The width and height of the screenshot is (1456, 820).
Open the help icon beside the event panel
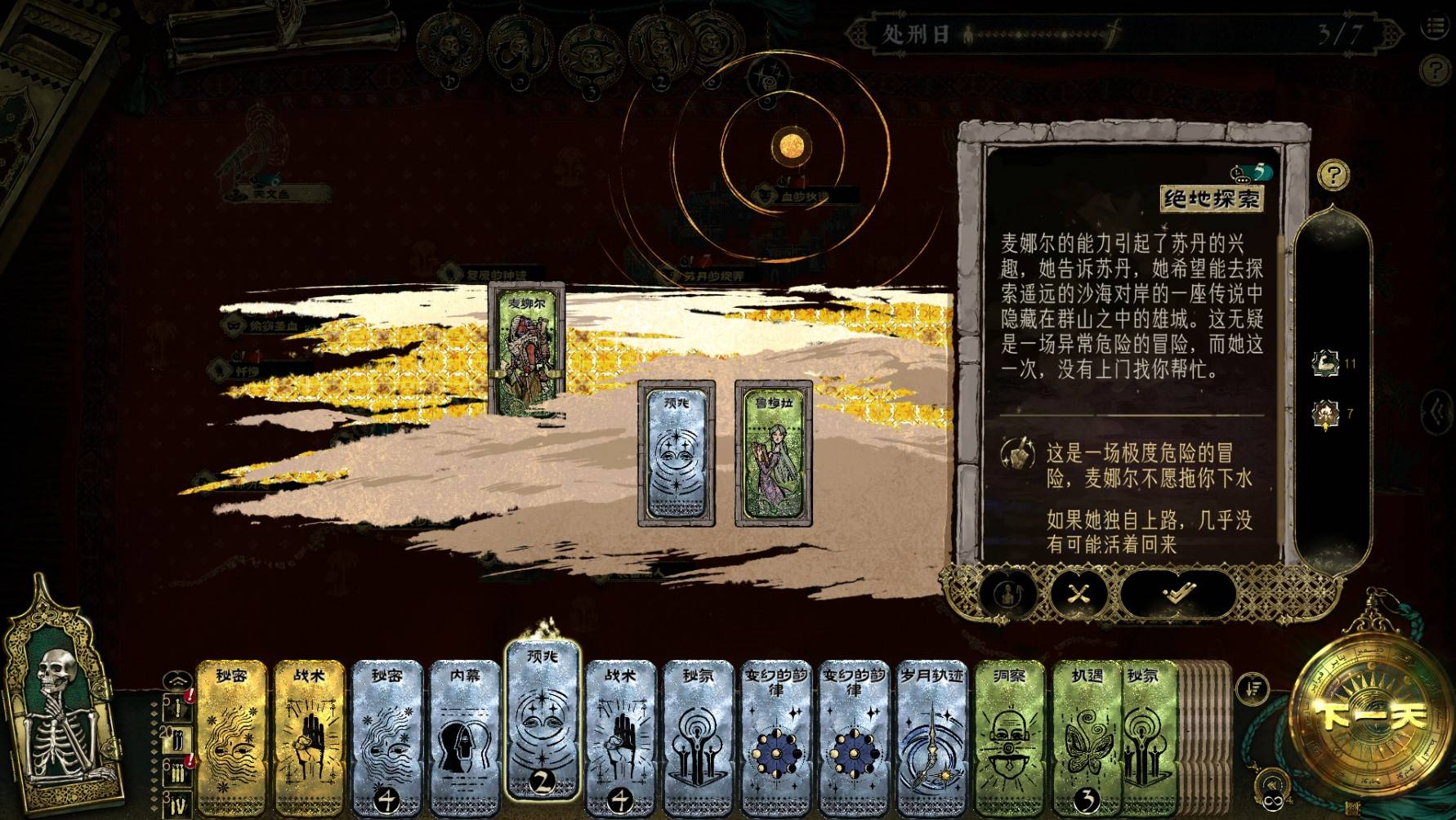(1333, 174)
